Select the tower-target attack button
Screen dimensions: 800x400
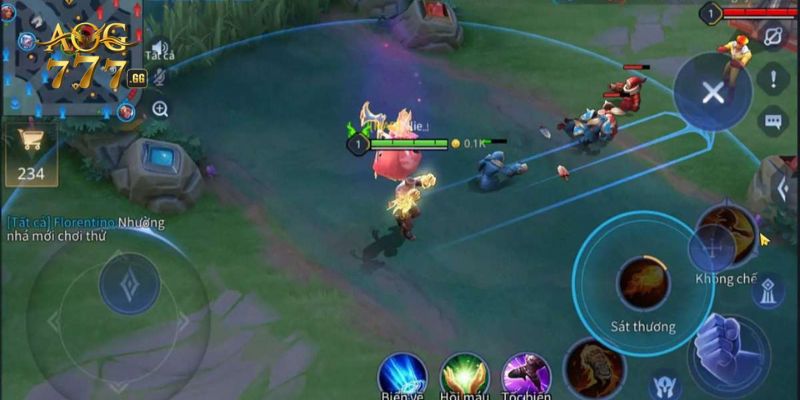point(767,292)
